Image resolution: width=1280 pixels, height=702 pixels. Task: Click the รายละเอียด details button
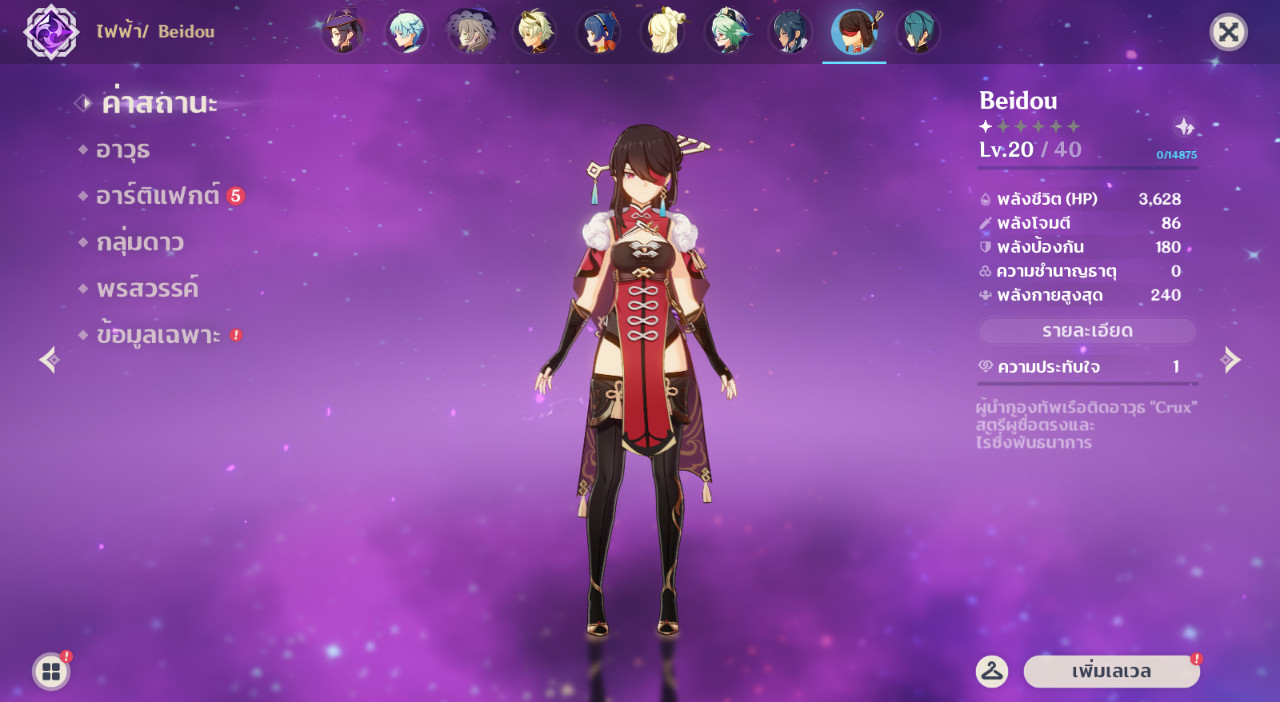pyautogui.click(x=1087, y=331)
